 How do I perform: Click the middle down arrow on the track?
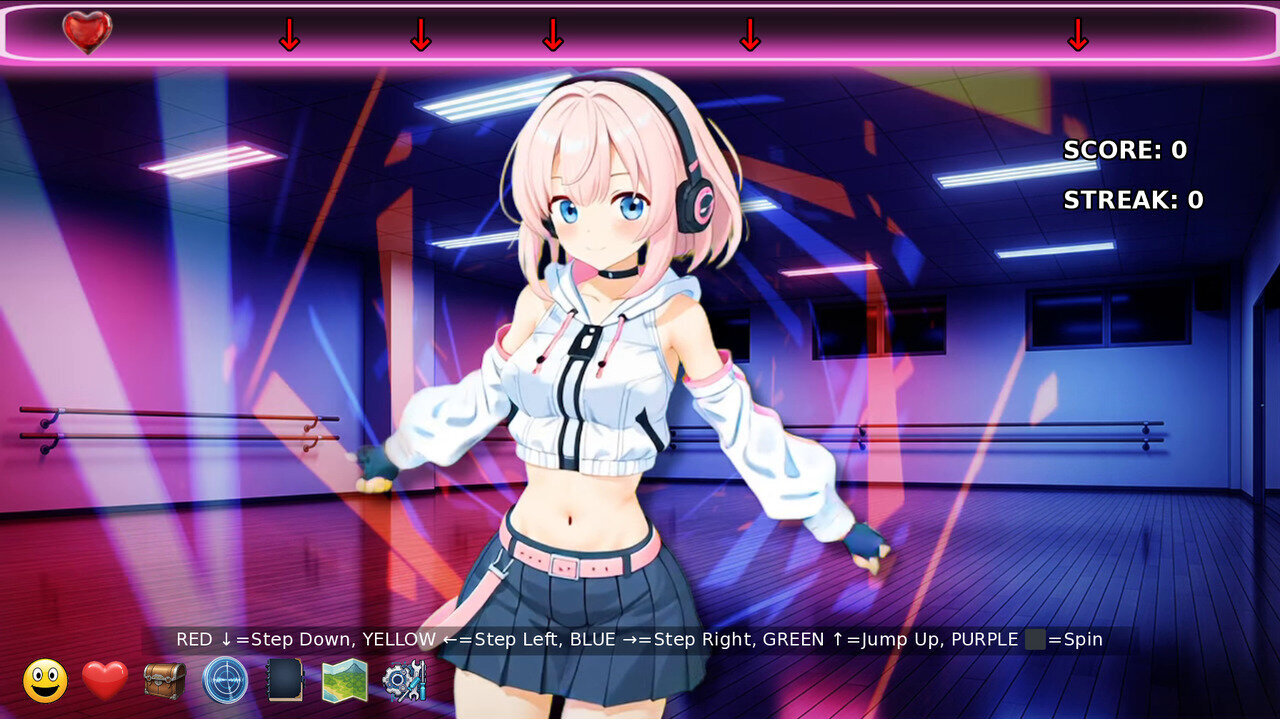[x=553, y=38]
